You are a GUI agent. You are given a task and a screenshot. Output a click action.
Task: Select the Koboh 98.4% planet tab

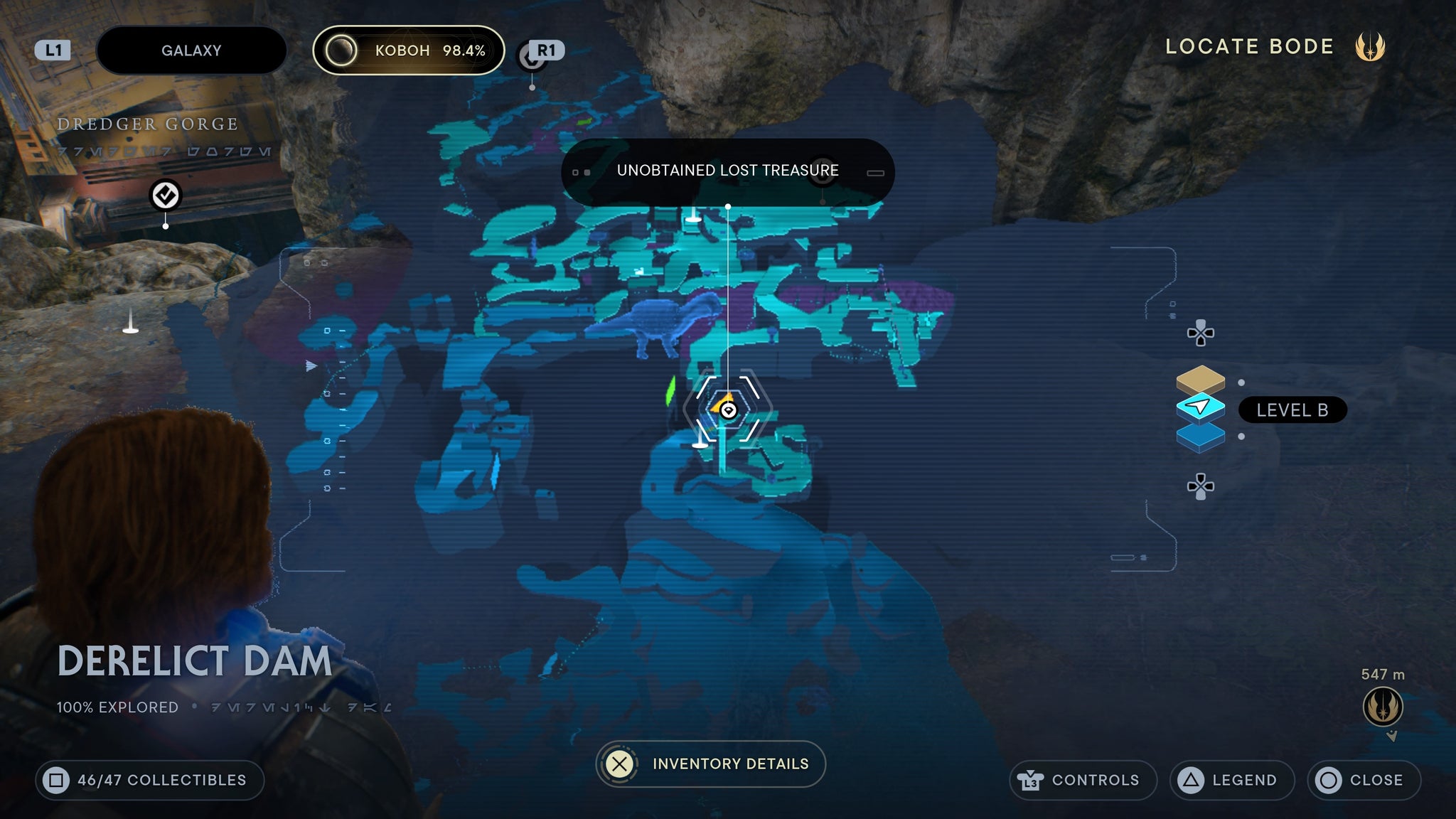click(x=409, y=50)
